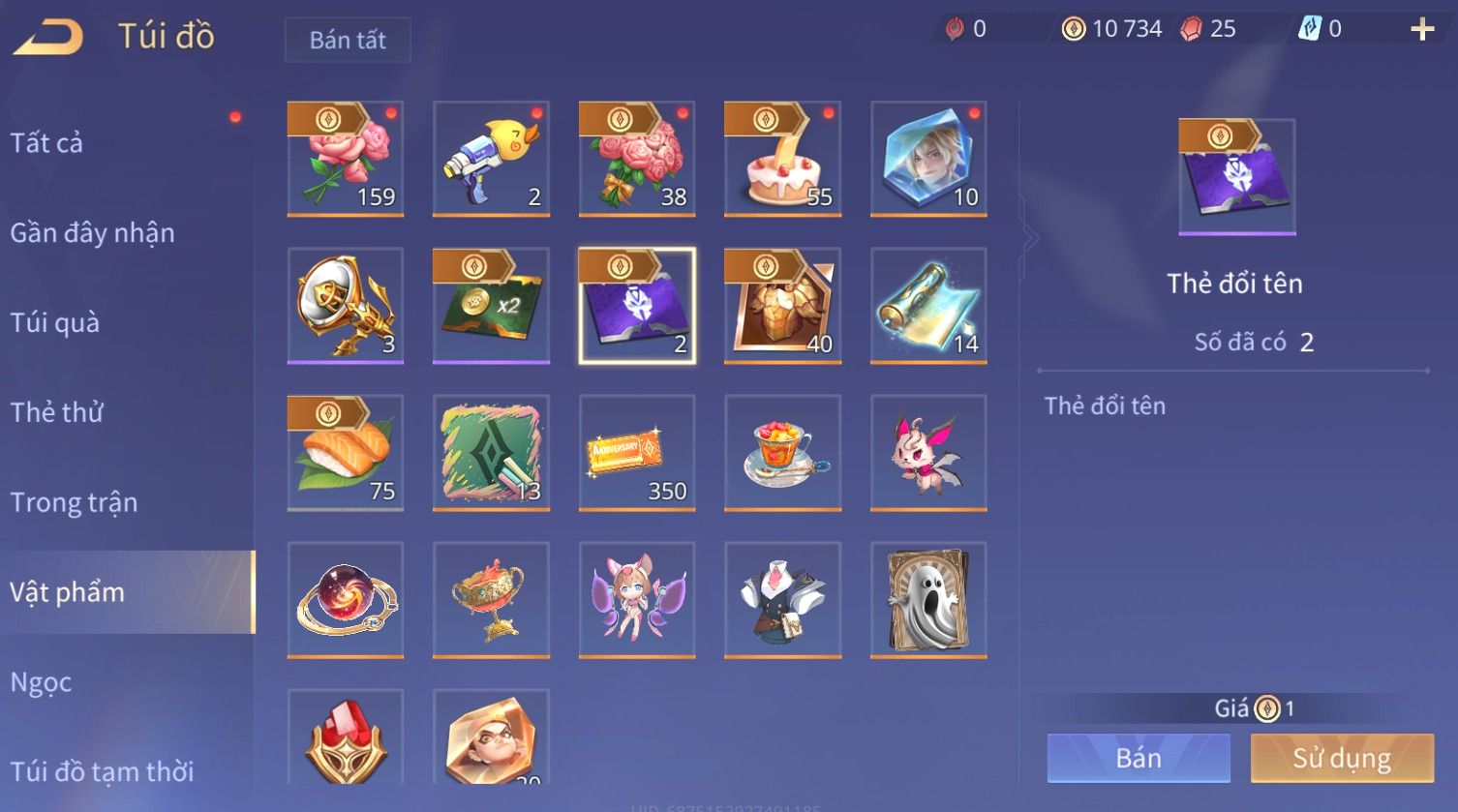Image resolution: width=1458 pixels, height=812 pixels.
Task: Select the golden scroll item with 14
Action: (x=928, y=306)
